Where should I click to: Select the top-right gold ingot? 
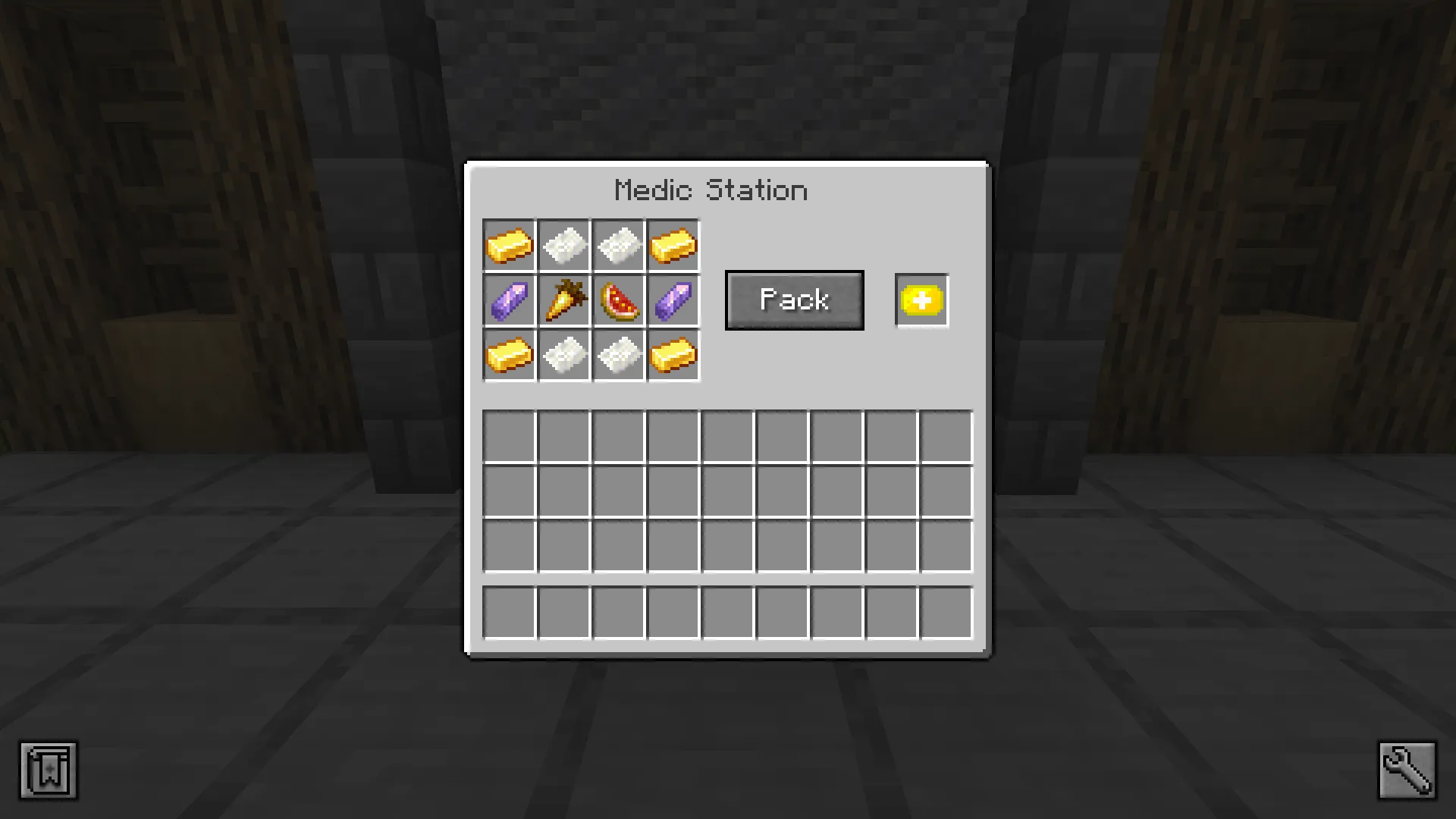pos(673,246)
